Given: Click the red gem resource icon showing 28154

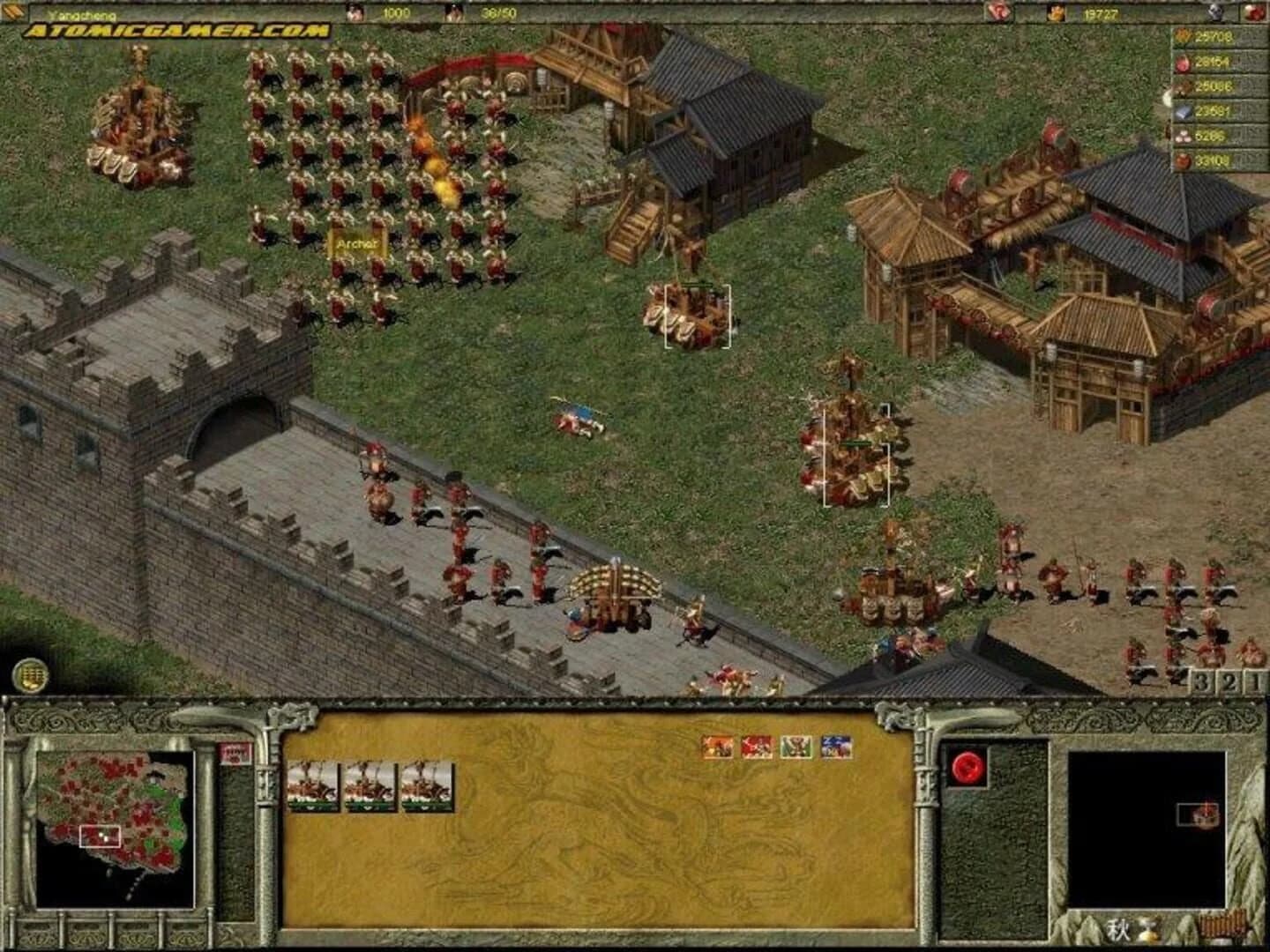Looking at the screenshot, I should pyautogui.click(x=1183, y=63).
